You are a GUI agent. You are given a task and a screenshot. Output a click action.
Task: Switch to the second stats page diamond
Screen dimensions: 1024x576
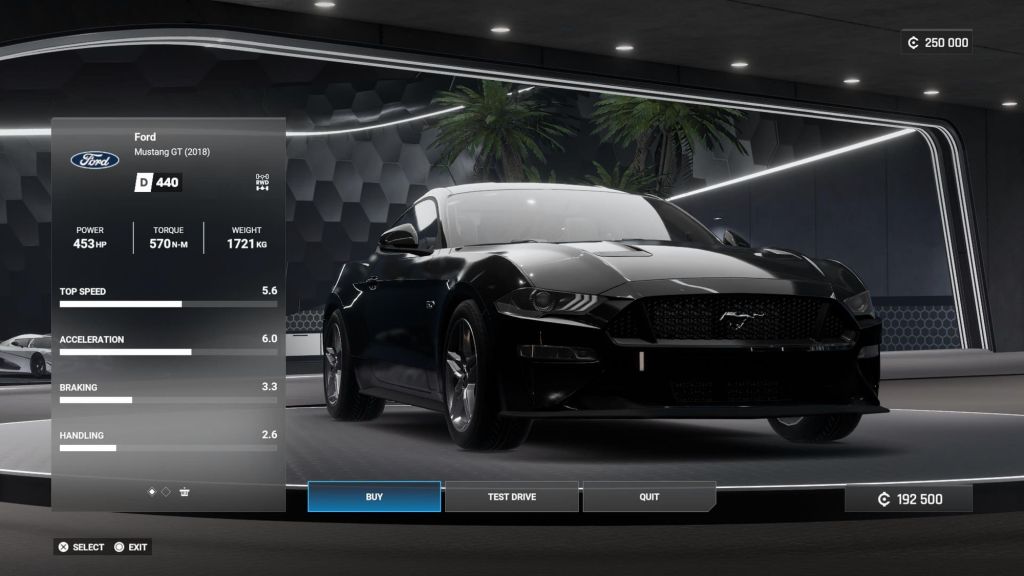click(166, 492)
